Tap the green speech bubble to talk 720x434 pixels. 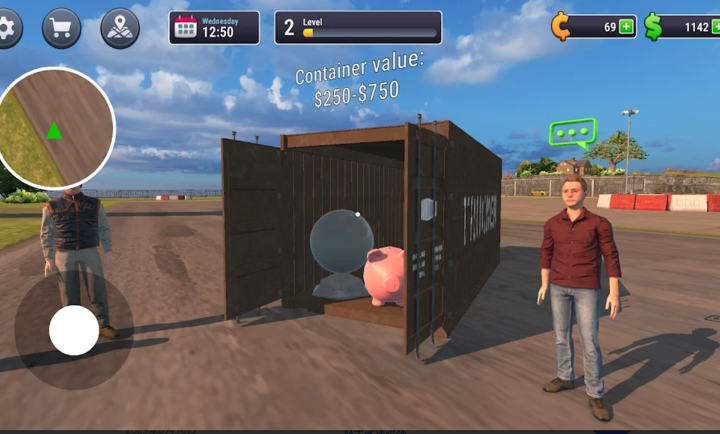pyautogui.click(x=572, y=133)
